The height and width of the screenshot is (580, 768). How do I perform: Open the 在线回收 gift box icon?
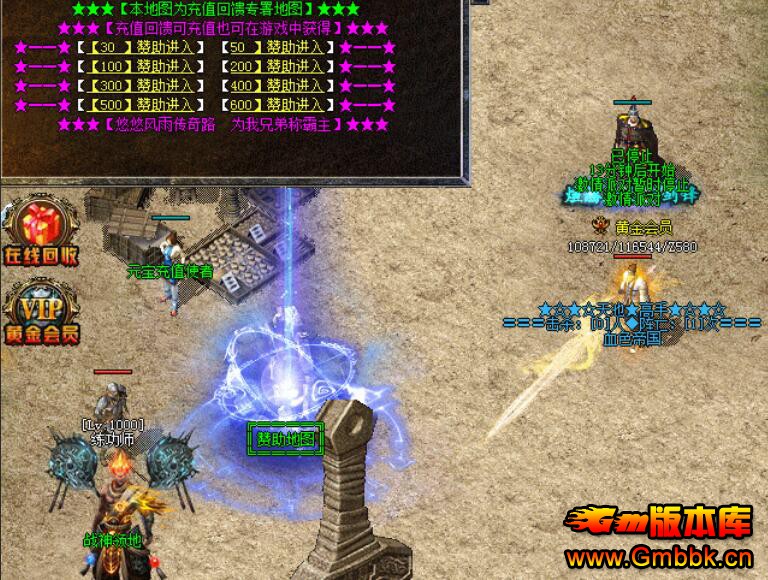coord(40,232)
